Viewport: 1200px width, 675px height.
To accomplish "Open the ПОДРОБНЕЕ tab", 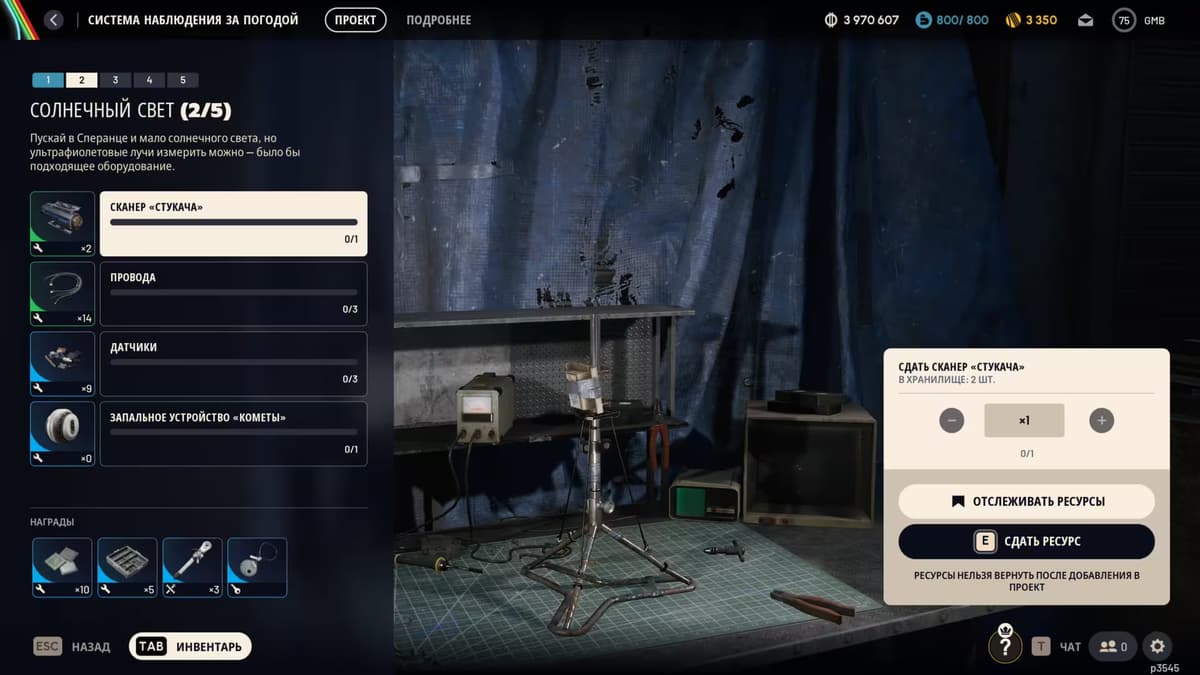I will (x=438, y=20).
